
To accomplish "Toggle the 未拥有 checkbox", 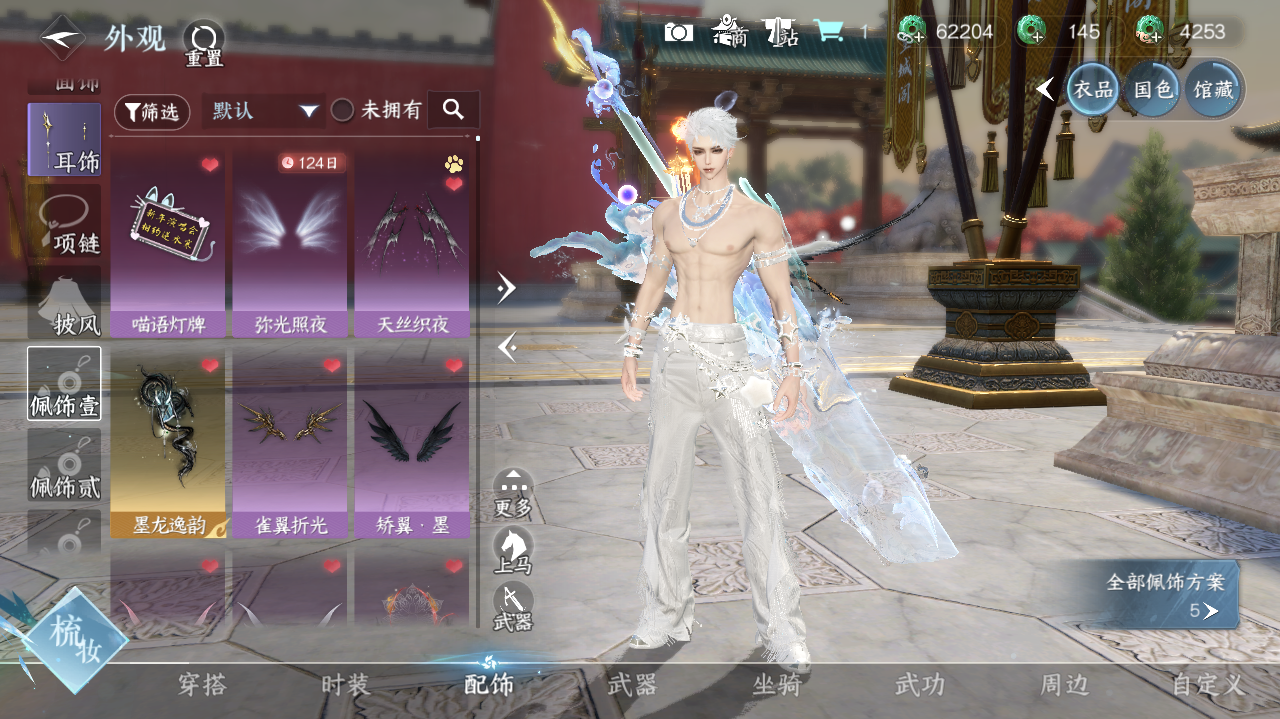I will [343, 111].
